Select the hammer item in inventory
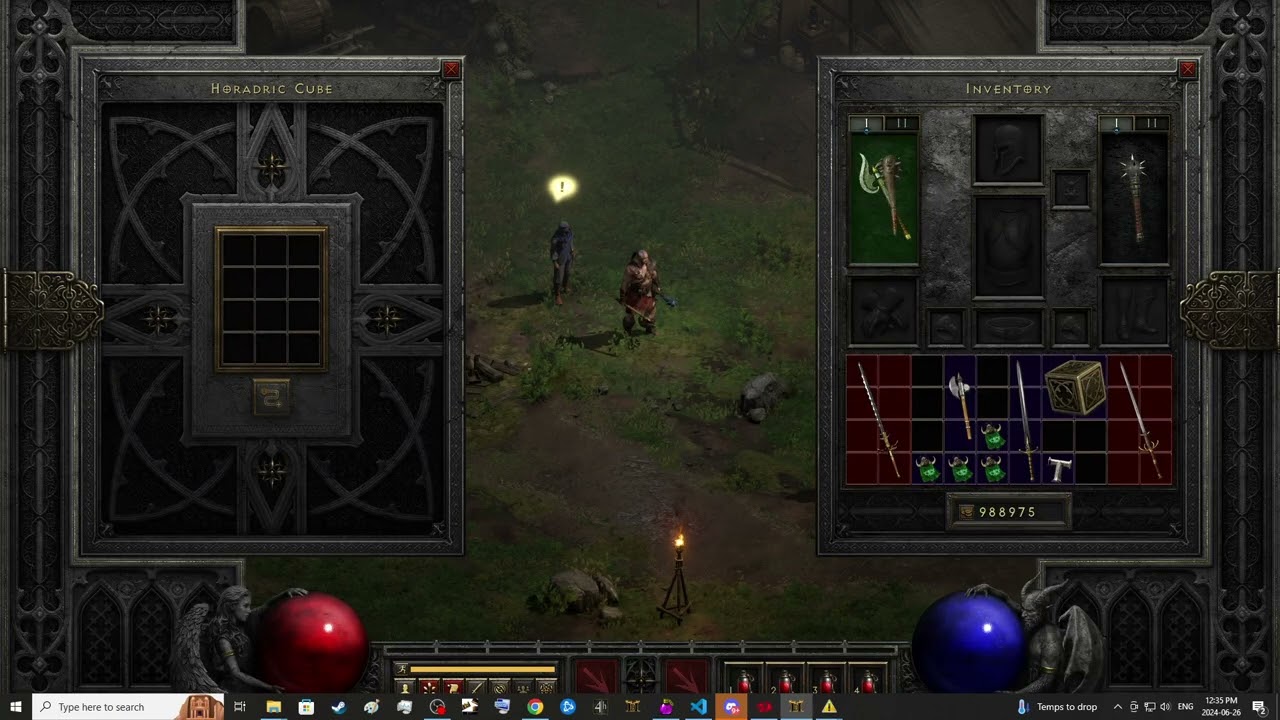Screen dimensions: 1280x720 pos(1059,468)
